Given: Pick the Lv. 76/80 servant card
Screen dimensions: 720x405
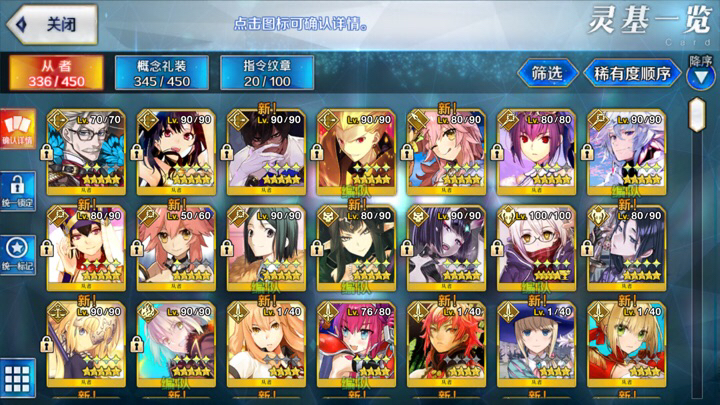Looking at the screenshot, I should point(353,340).
